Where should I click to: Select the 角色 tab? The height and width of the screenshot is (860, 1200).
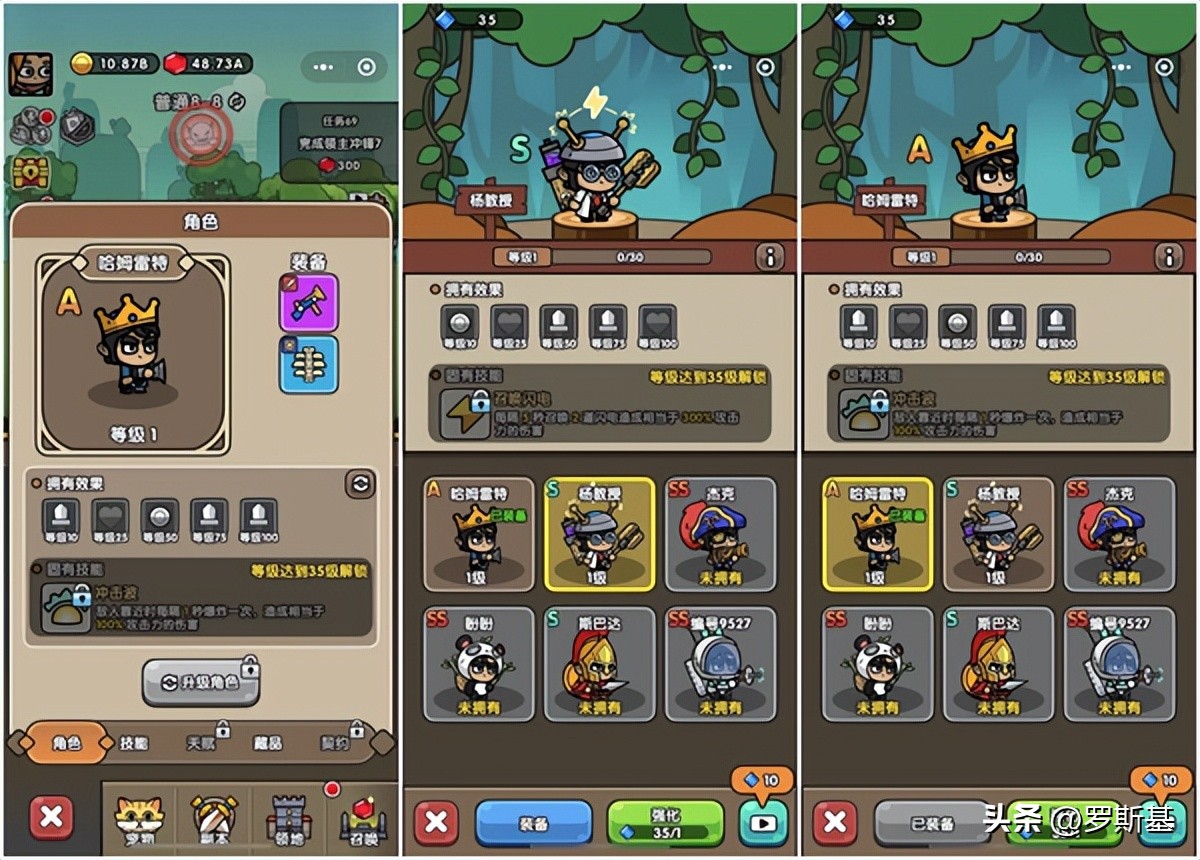tap(66, 743)
